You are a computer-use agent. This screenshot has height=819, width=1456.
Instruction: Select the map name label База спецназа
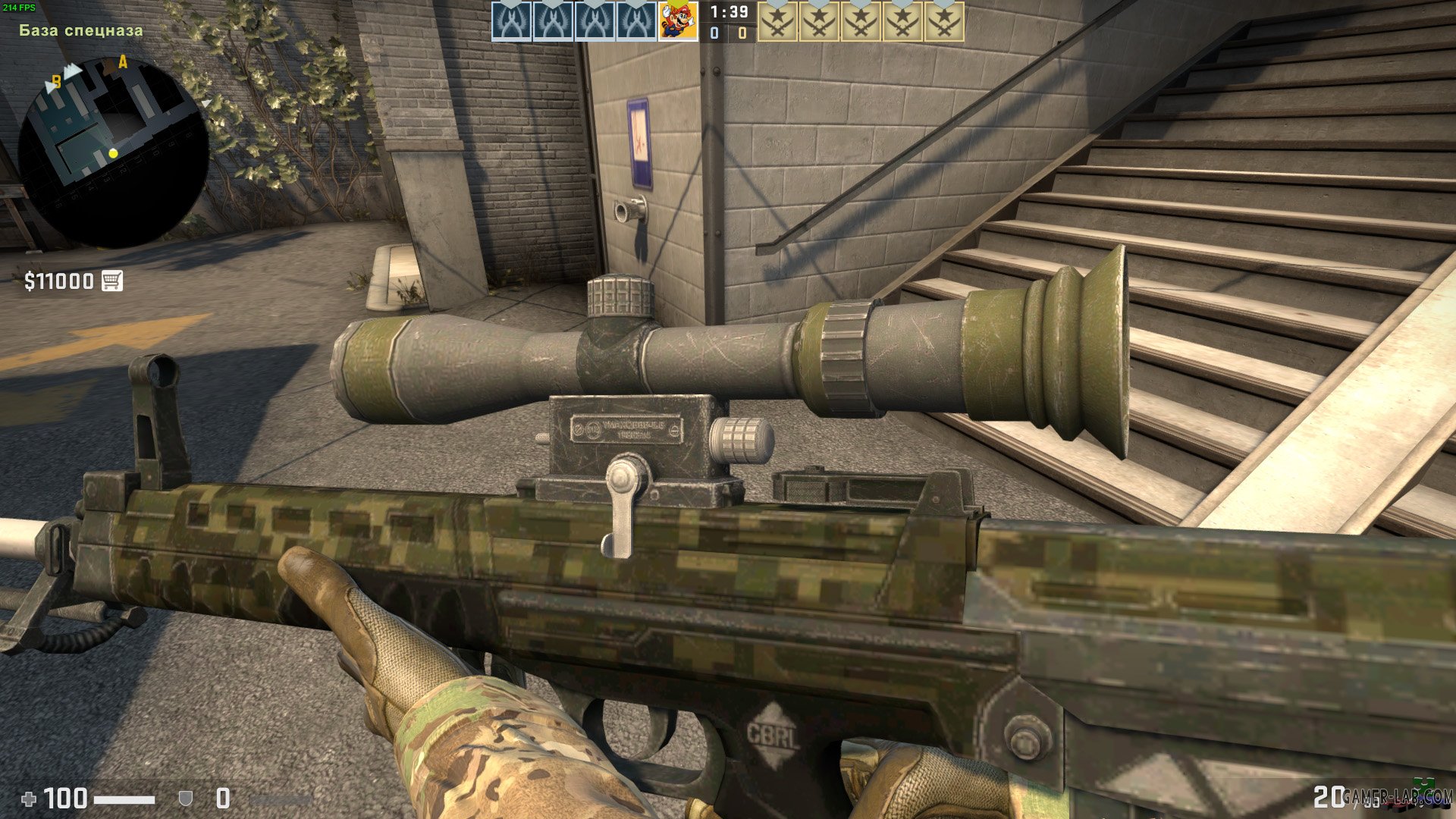pyautogui.click(x=80, y=31)
